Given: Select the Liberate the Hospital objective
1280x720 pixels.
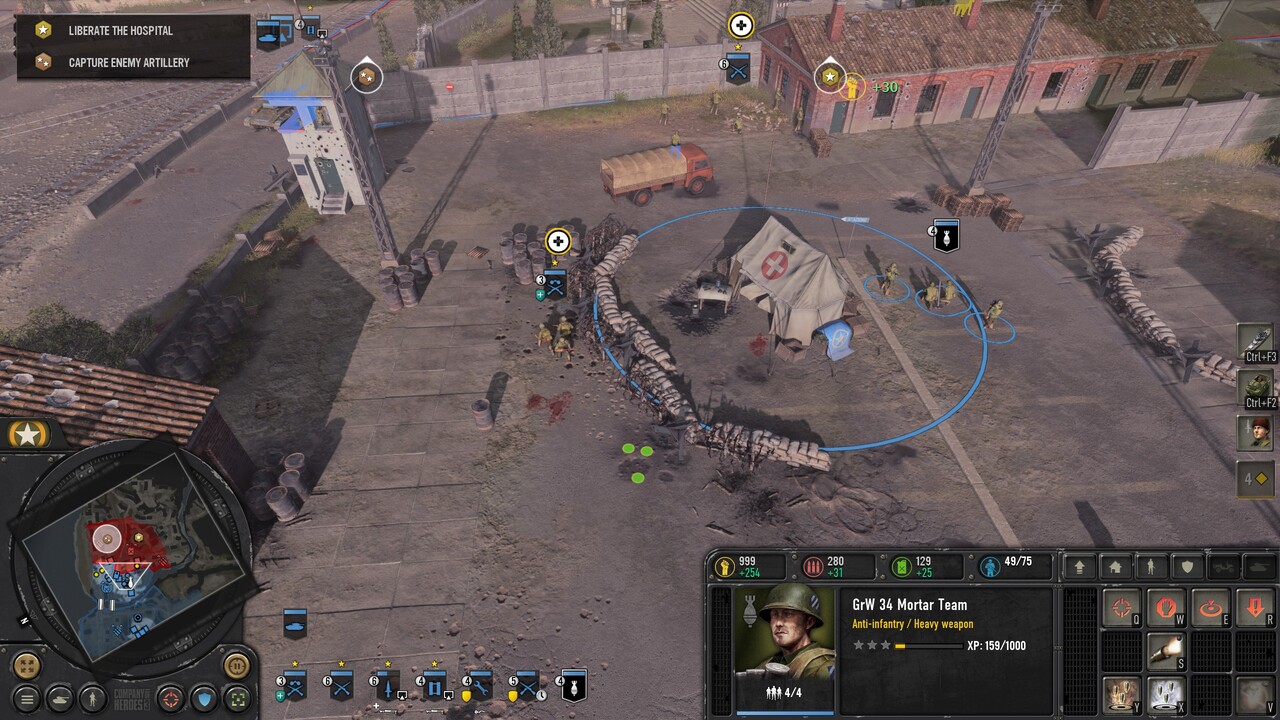Looking at the screenshot, I should click(120, 31).
